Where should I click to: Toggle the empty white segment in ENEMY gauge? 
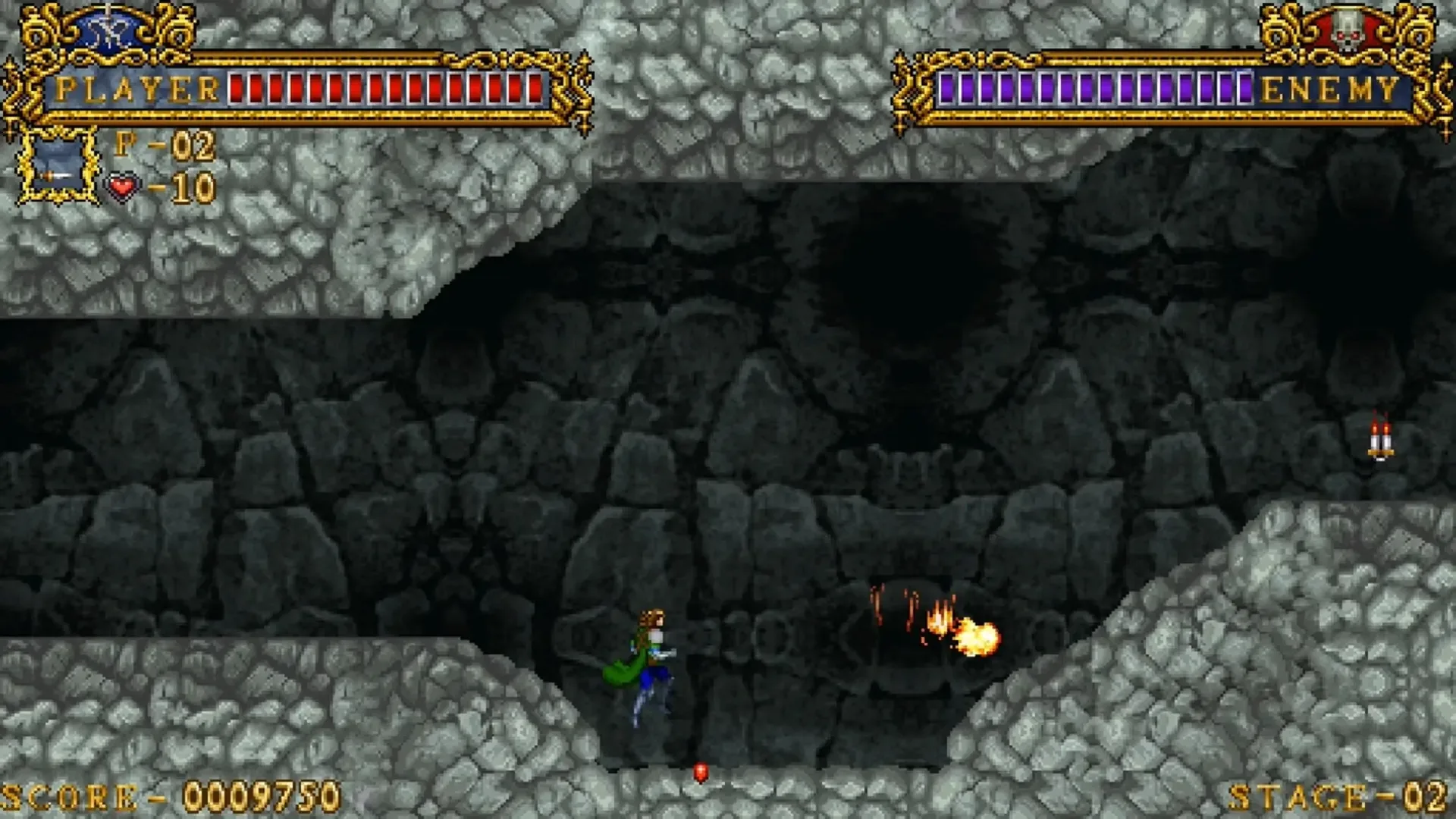1245,87
